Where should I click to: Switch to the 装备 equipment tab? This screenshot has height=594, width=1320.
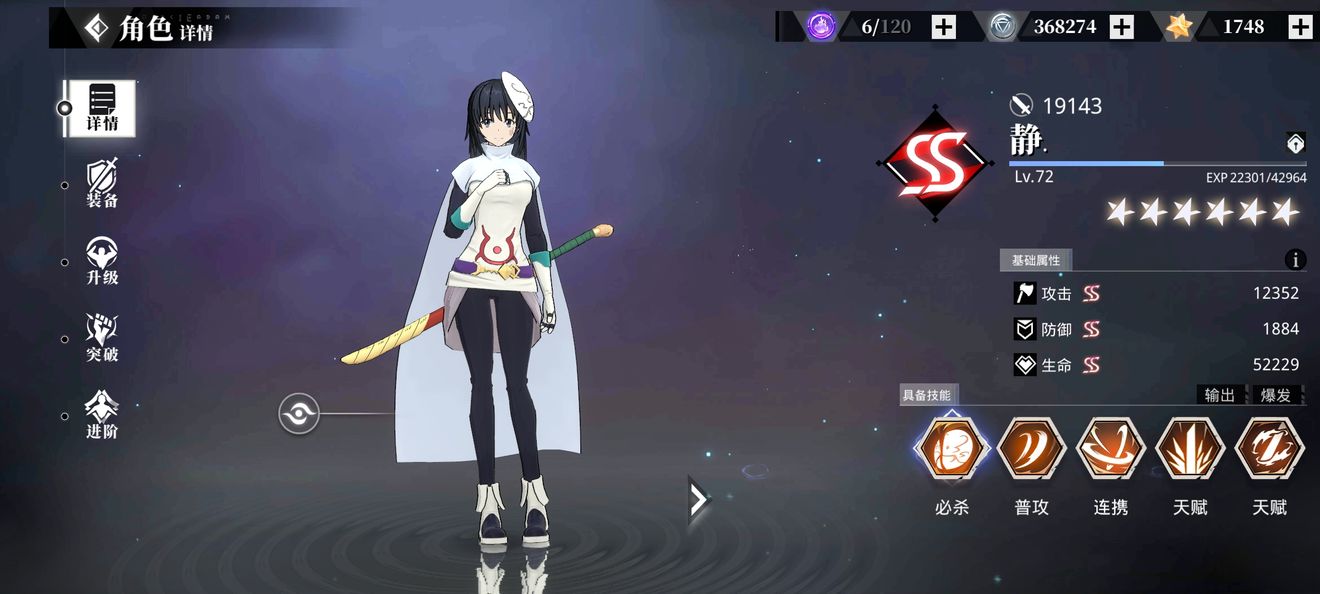[x=101, y=184]
